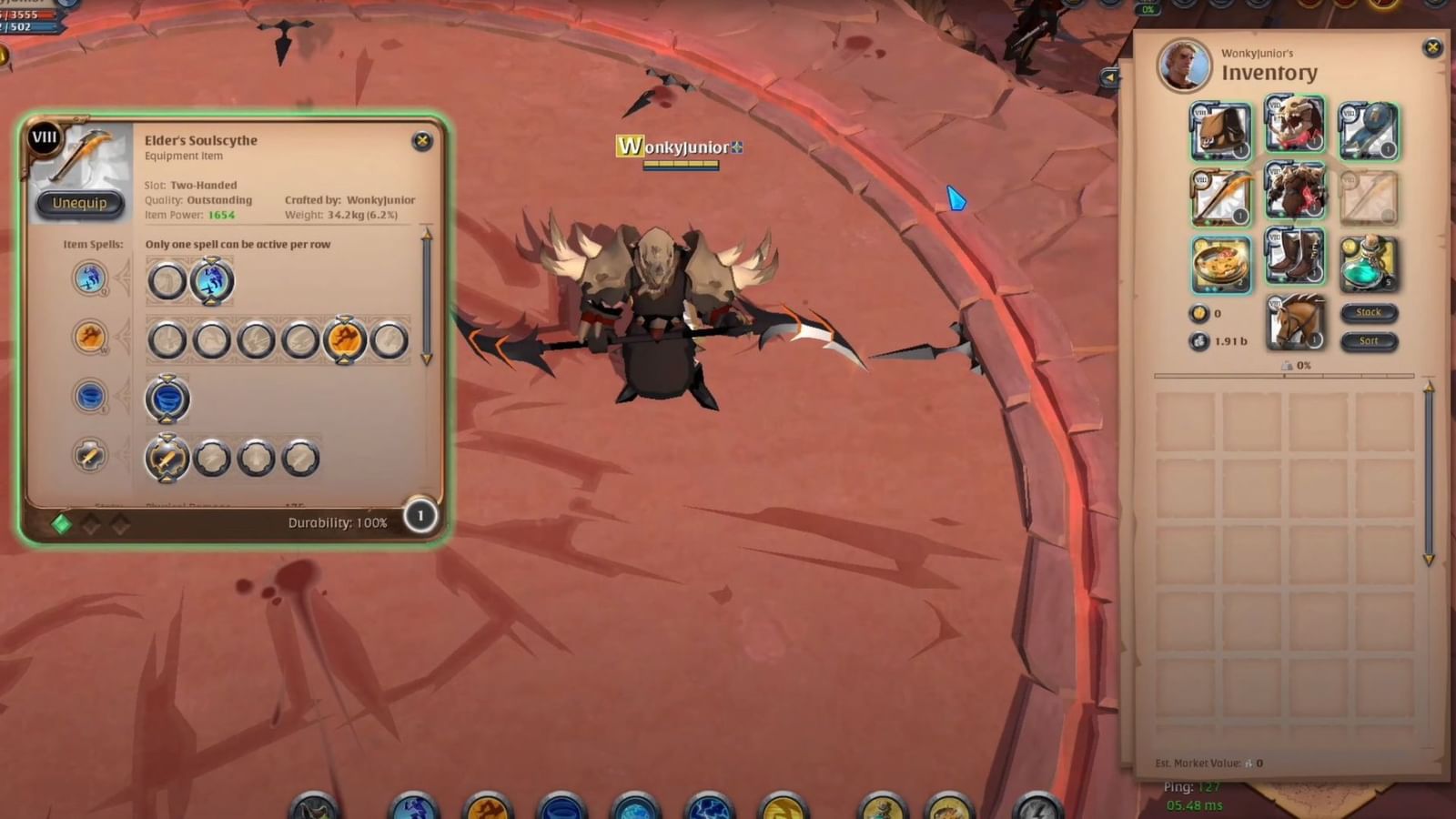
Task: Select the armor chest piece in inventory
Action: click(1295, 196)
